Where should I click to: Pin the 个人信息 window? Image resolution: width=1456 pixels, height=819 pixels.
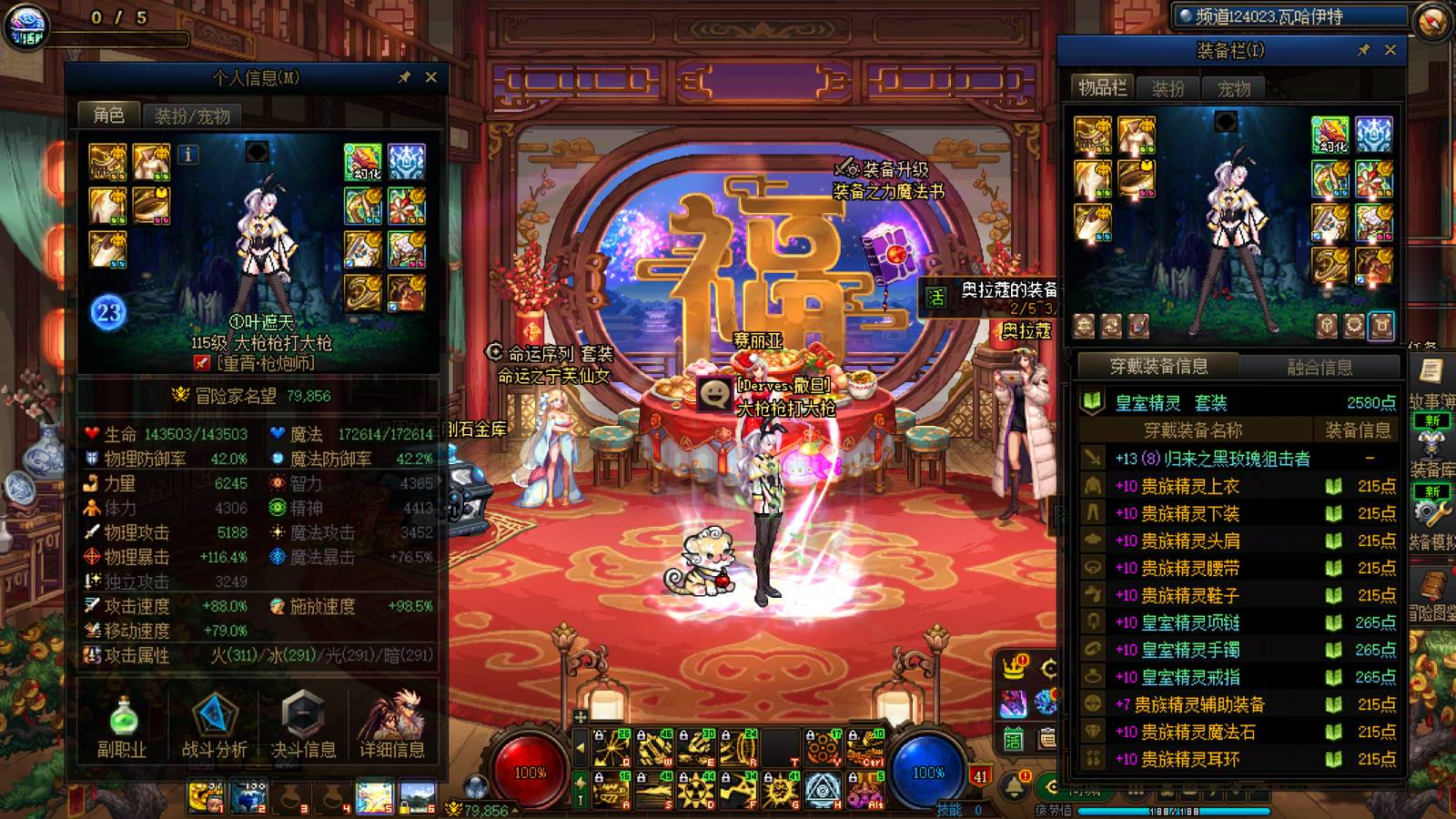[x=405, y=77]
